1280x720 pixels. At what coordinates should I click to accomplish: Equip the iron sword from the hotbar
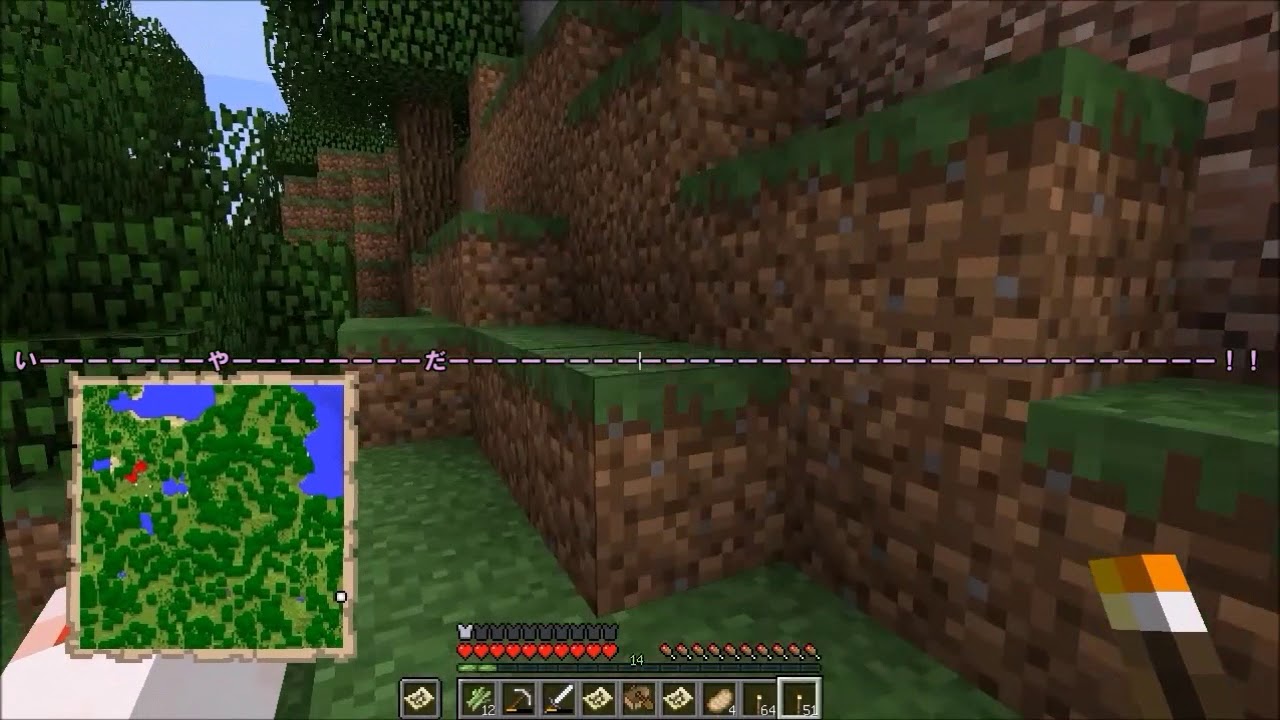coord(559,697)
